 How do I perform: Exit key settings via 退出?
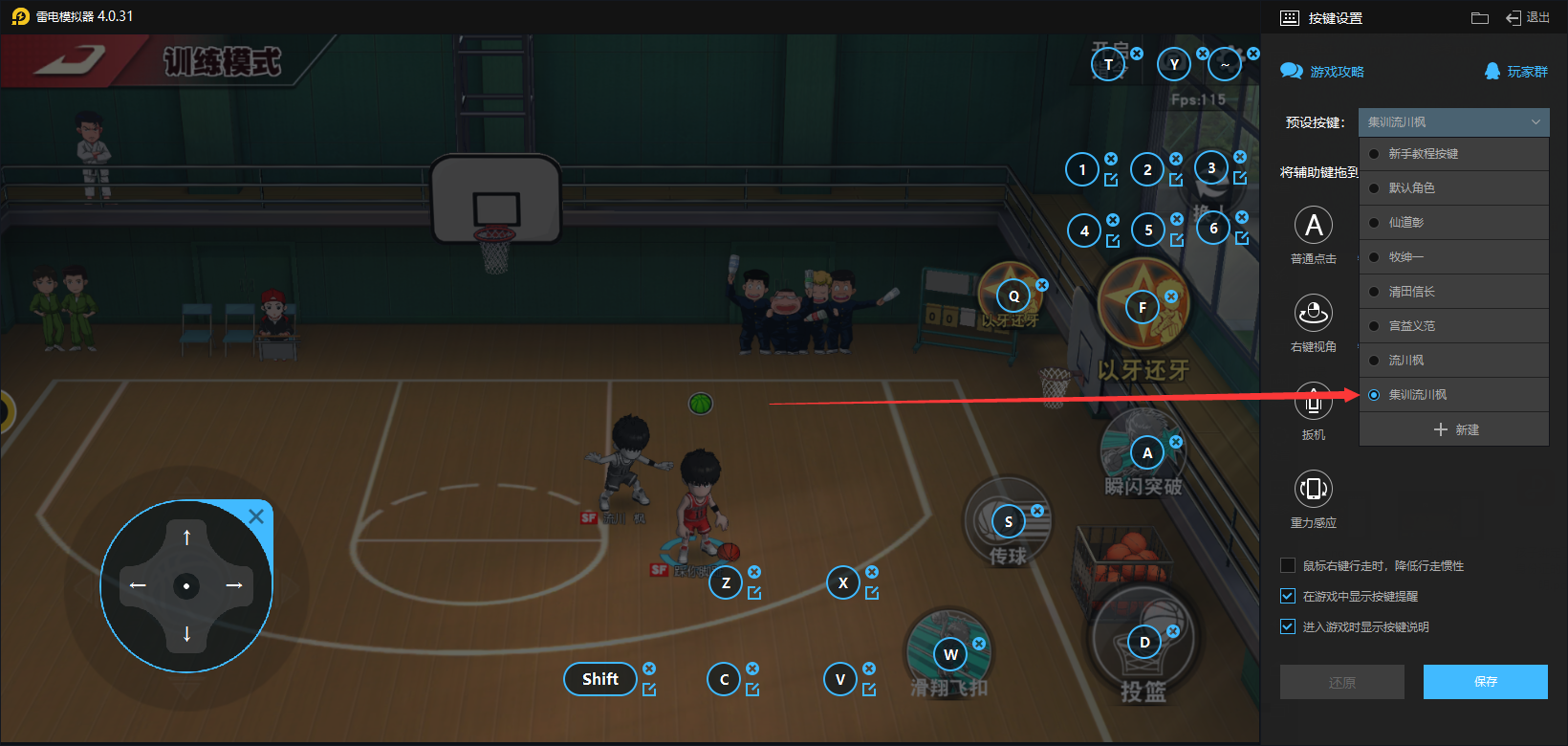coord(1528,17)
